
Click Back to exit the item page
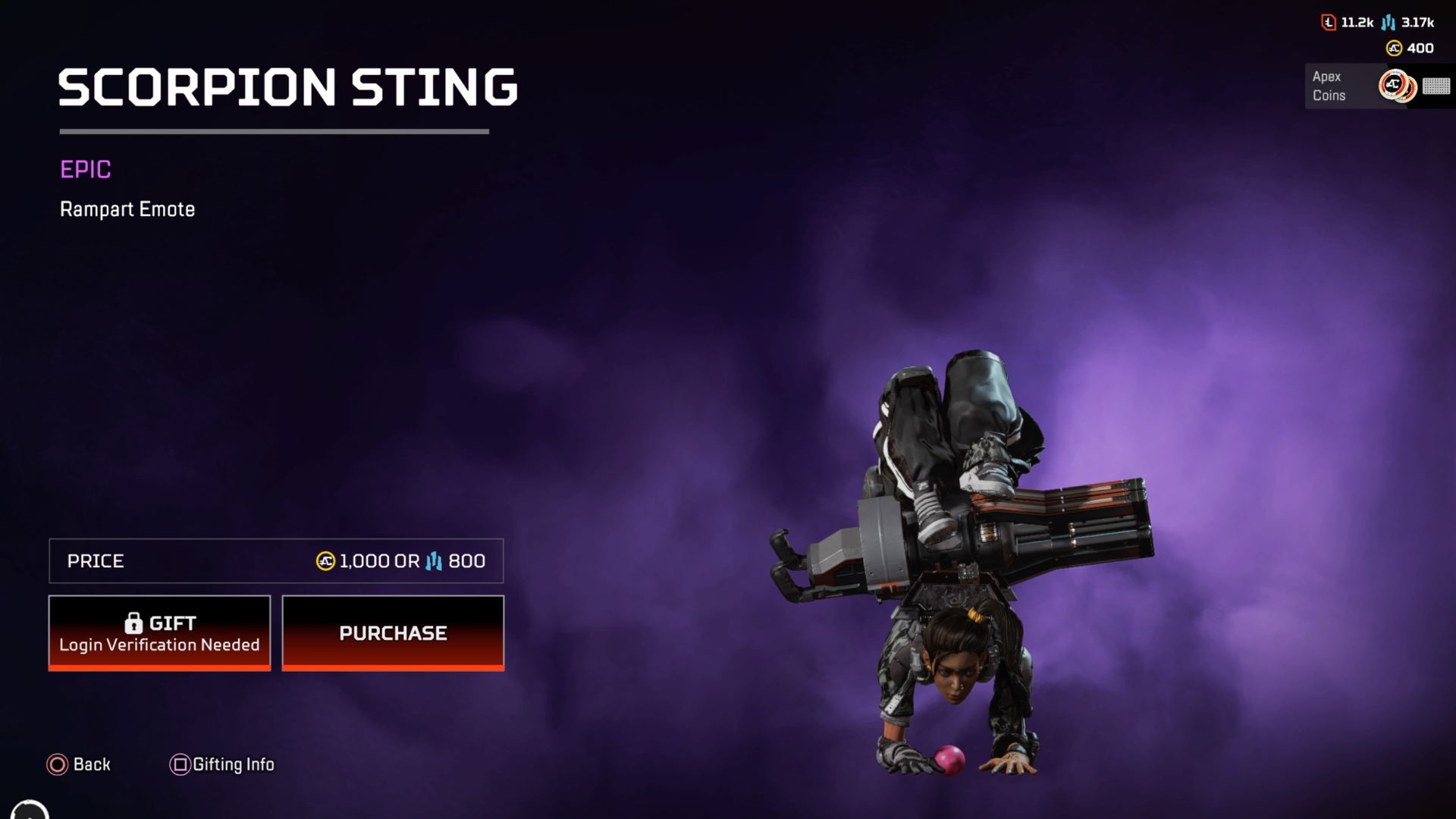click(x=80, y=764)
